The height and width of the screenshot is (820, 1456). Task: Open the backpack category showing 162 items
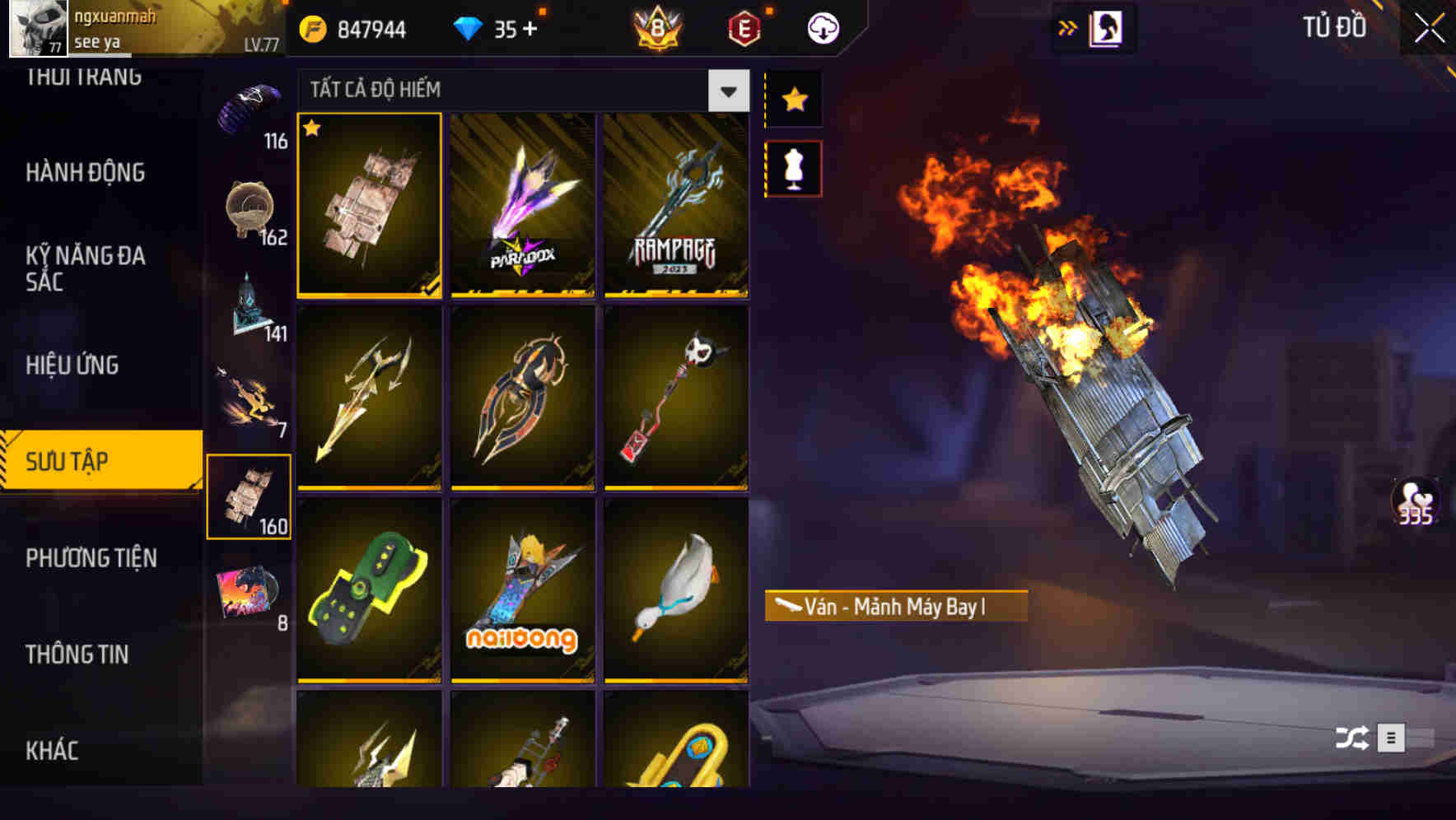tap(250, 206)
